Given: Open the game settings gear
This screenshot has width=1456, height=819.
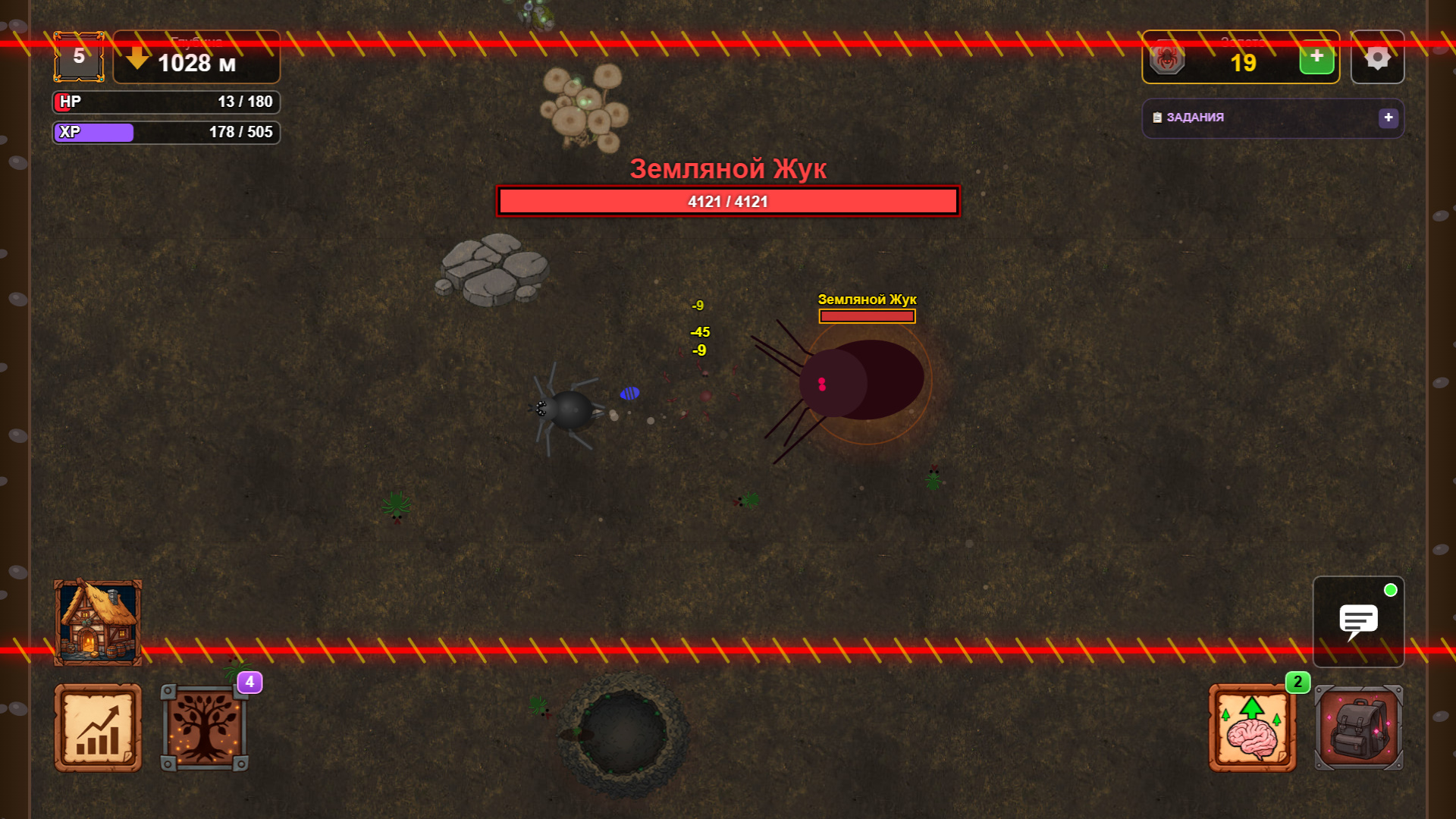Looking at the screenshot, I should (1378, 56).
